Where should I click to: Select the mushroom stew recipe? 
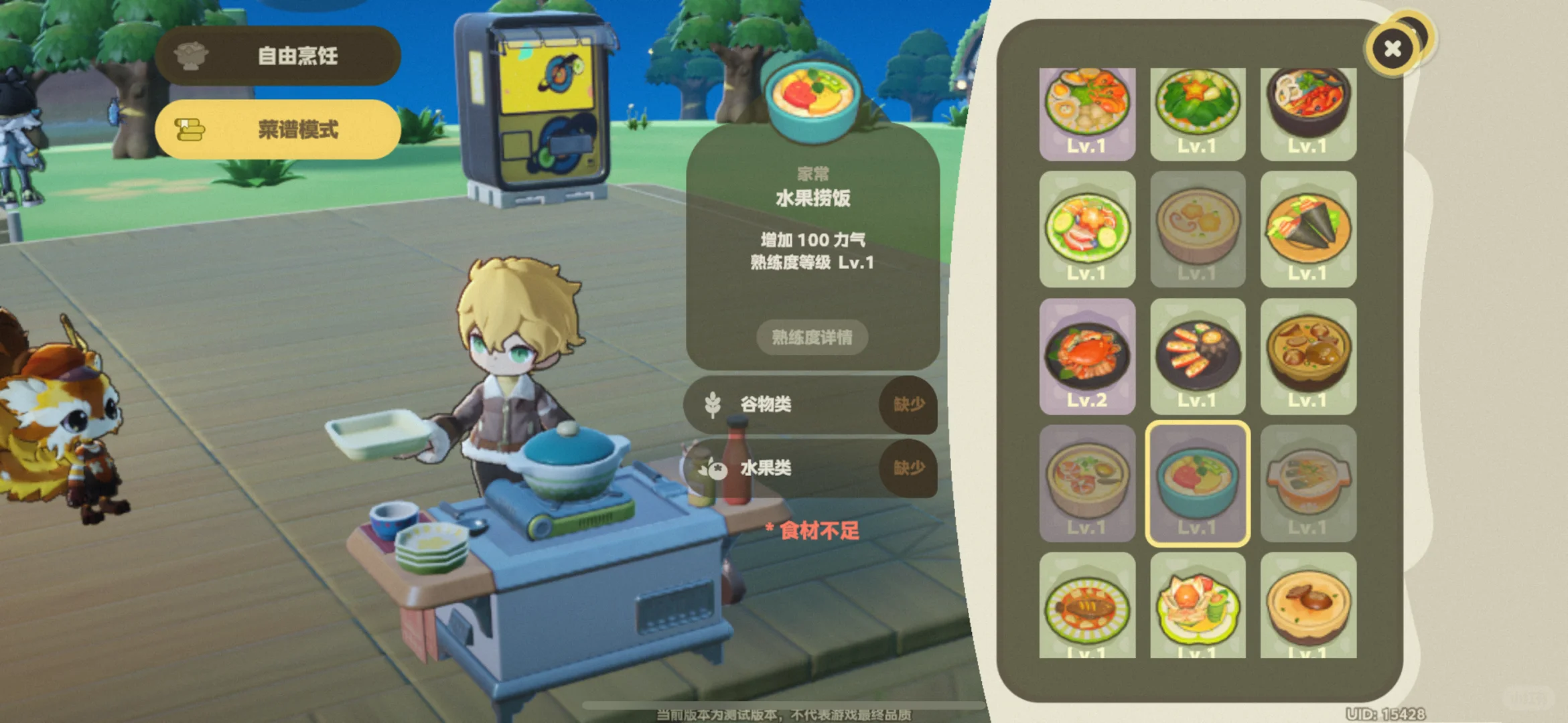1308,357
